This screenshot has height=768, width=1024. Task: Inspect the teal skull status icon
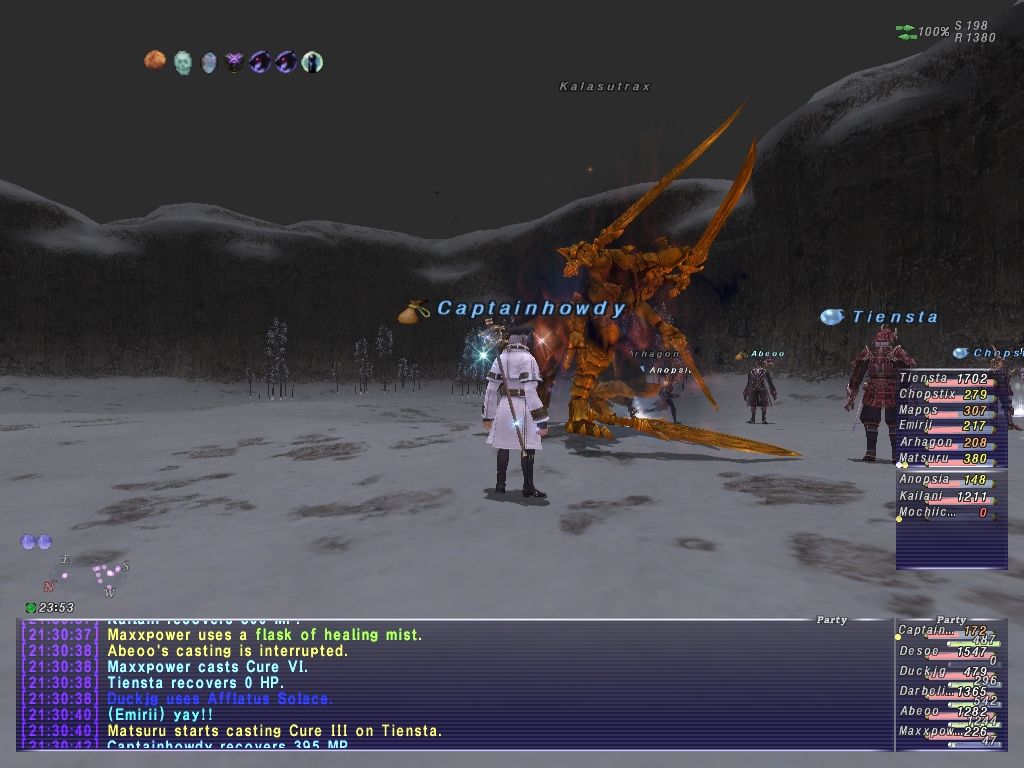click(182, 63)
